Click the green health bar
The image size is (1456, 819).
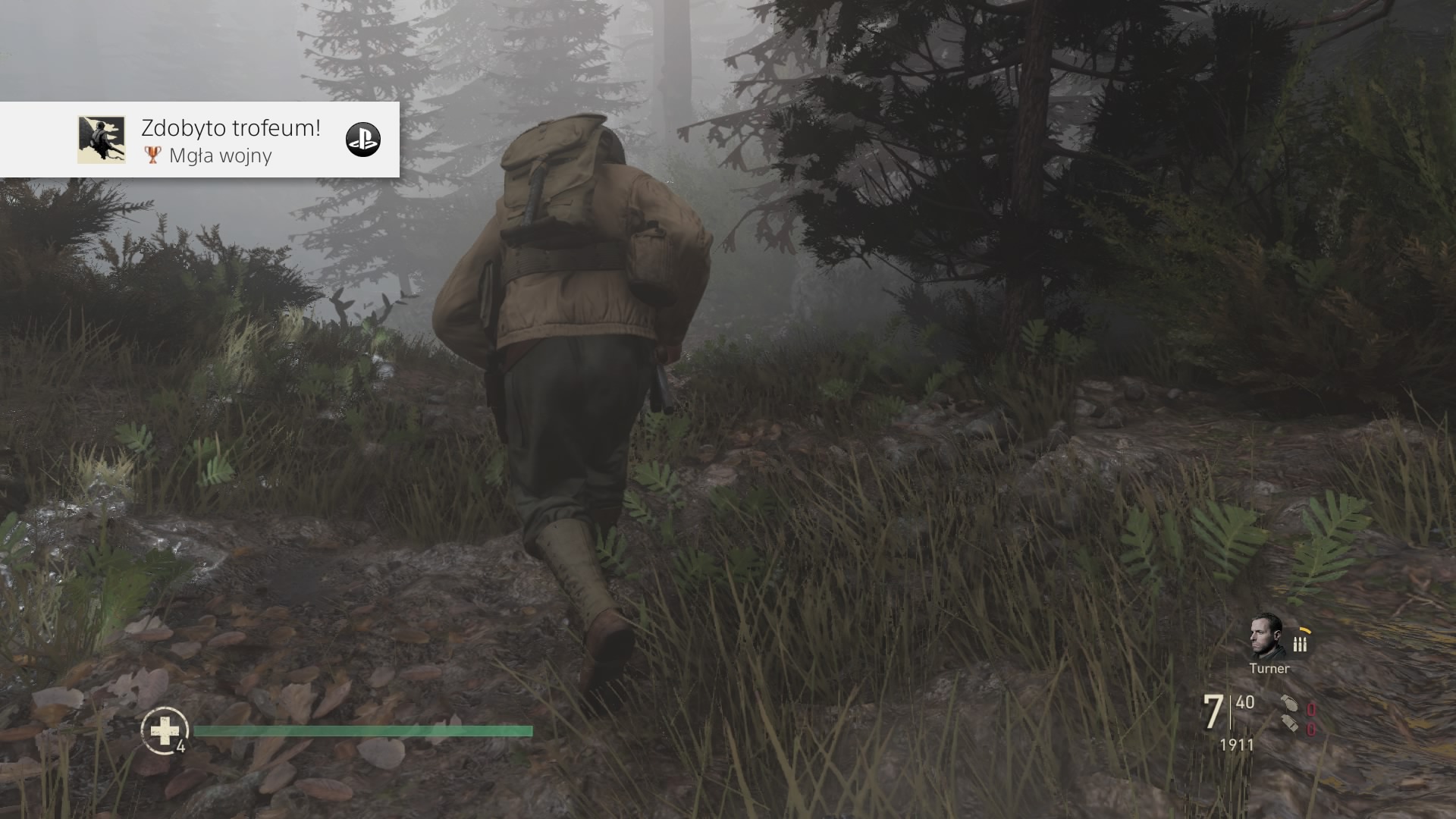(x=364, y=731)
